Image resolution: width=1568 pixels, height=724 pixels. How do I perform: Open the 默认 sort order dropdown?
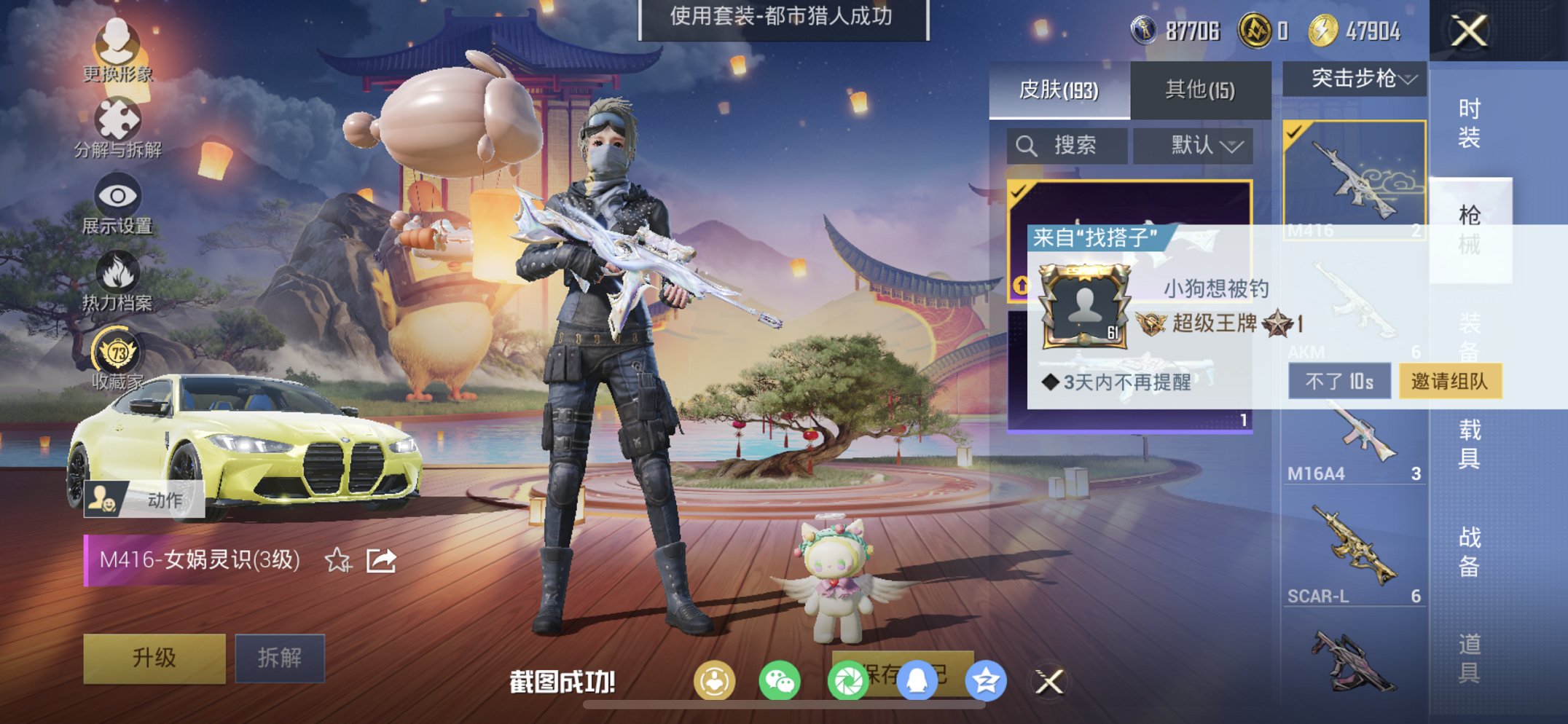tap(1193, 144)
